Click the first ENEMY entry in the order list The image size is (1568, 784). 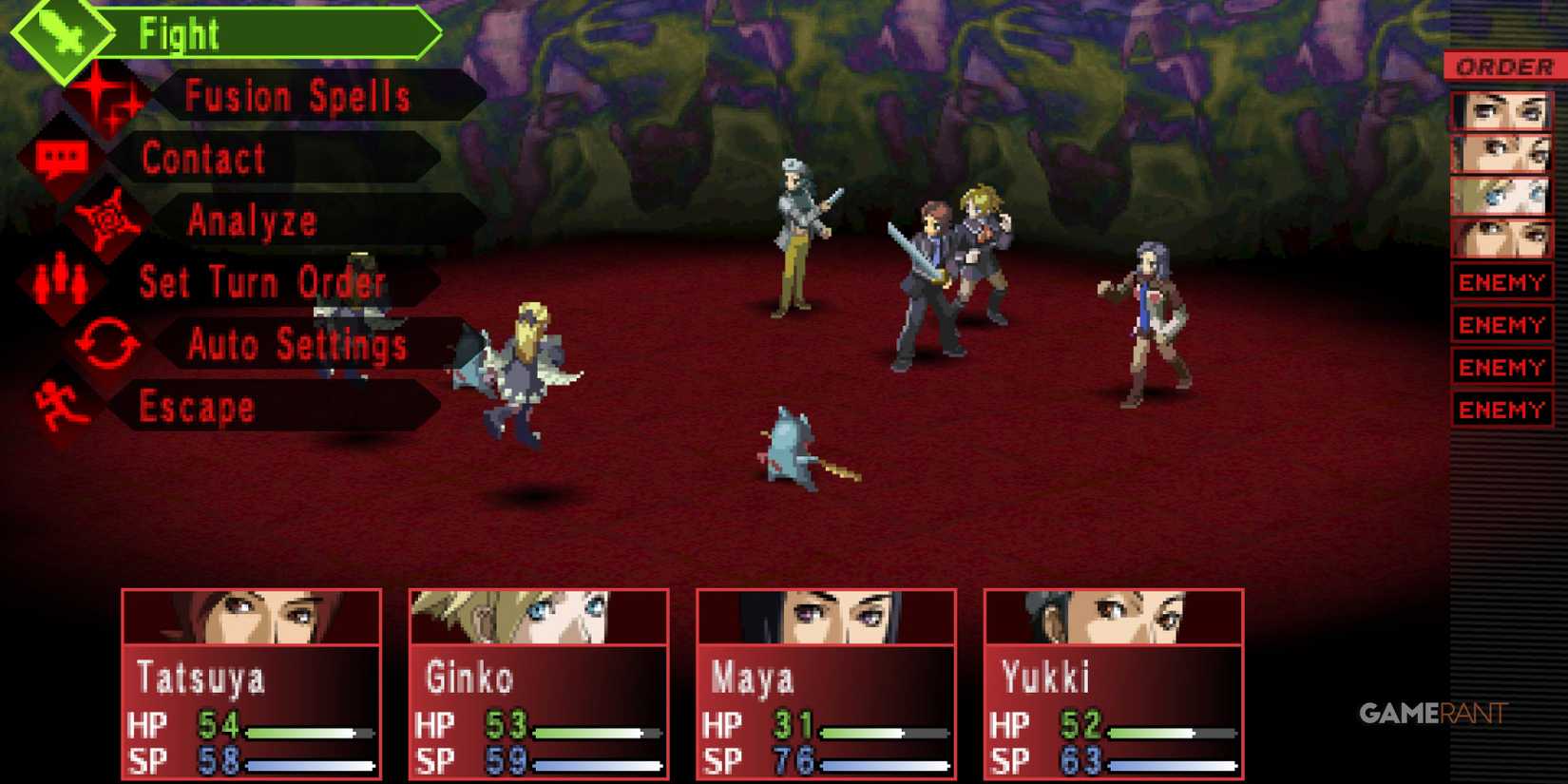coord(1501,281)
